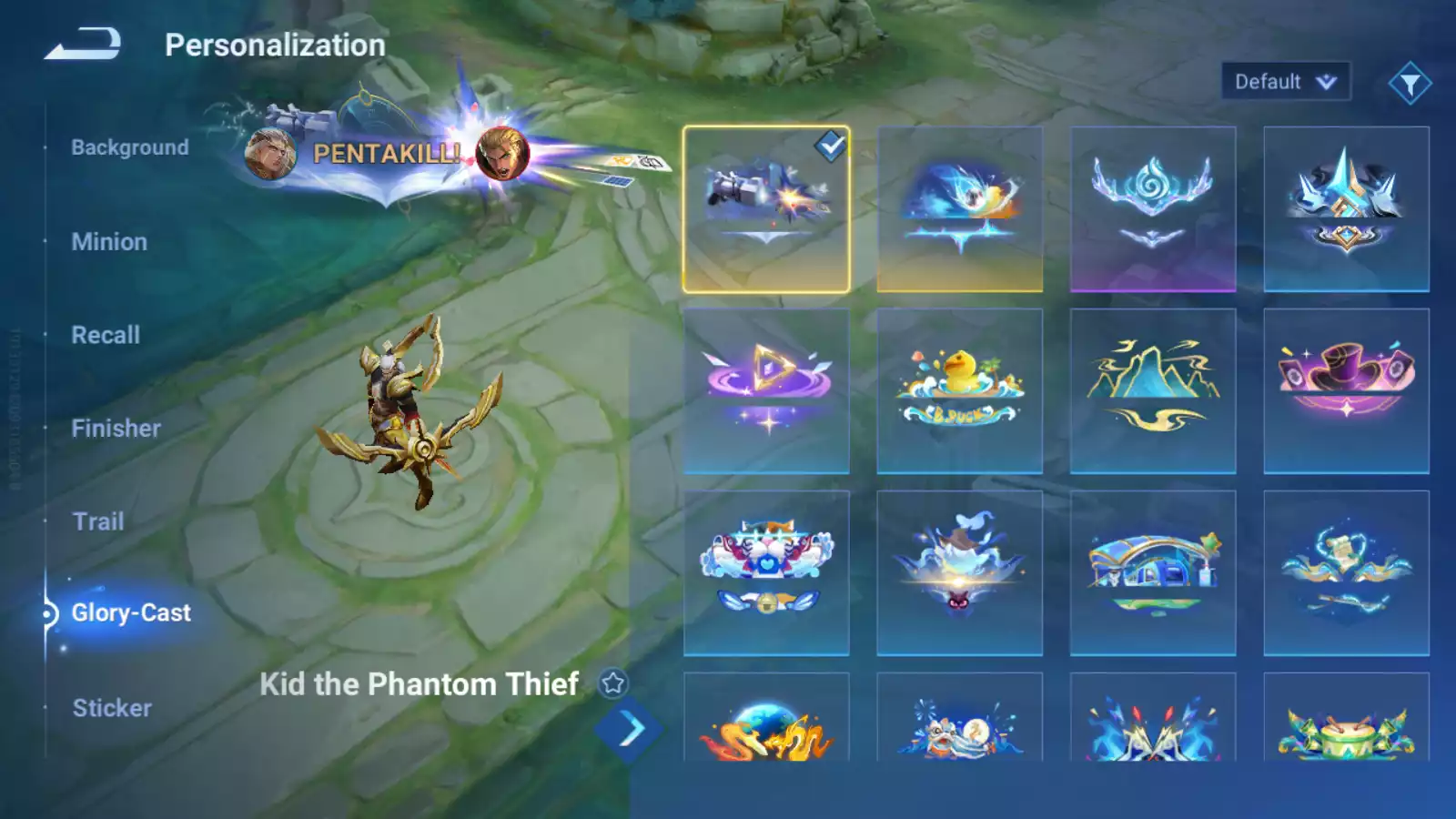Show the Finisher category
The width and height of the screenshot is (1456, 819).
pyautogui.click(x=116, y=429)
